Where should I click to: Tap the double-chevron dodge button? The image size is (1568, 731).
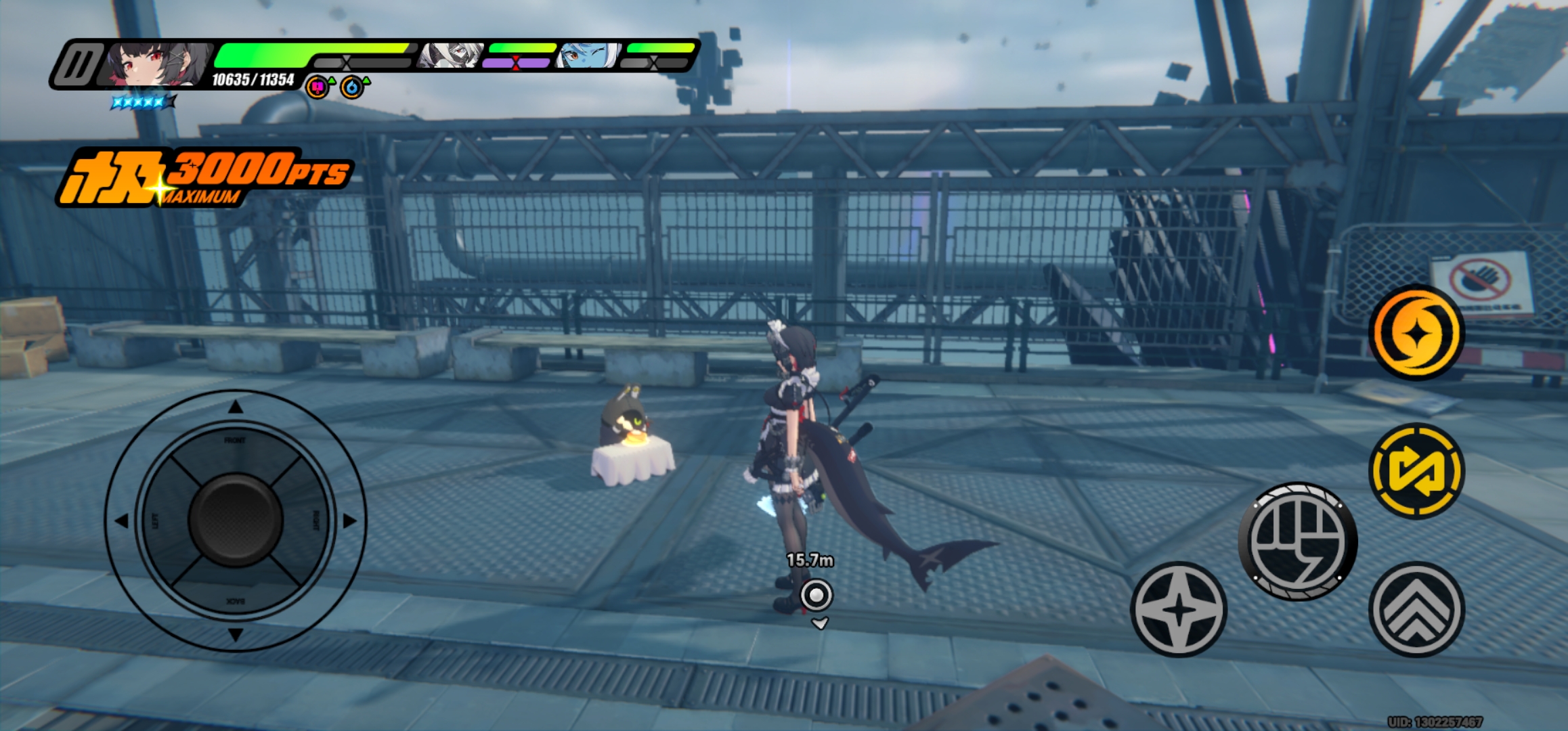pyautogui.click(x=1416, y=609)
